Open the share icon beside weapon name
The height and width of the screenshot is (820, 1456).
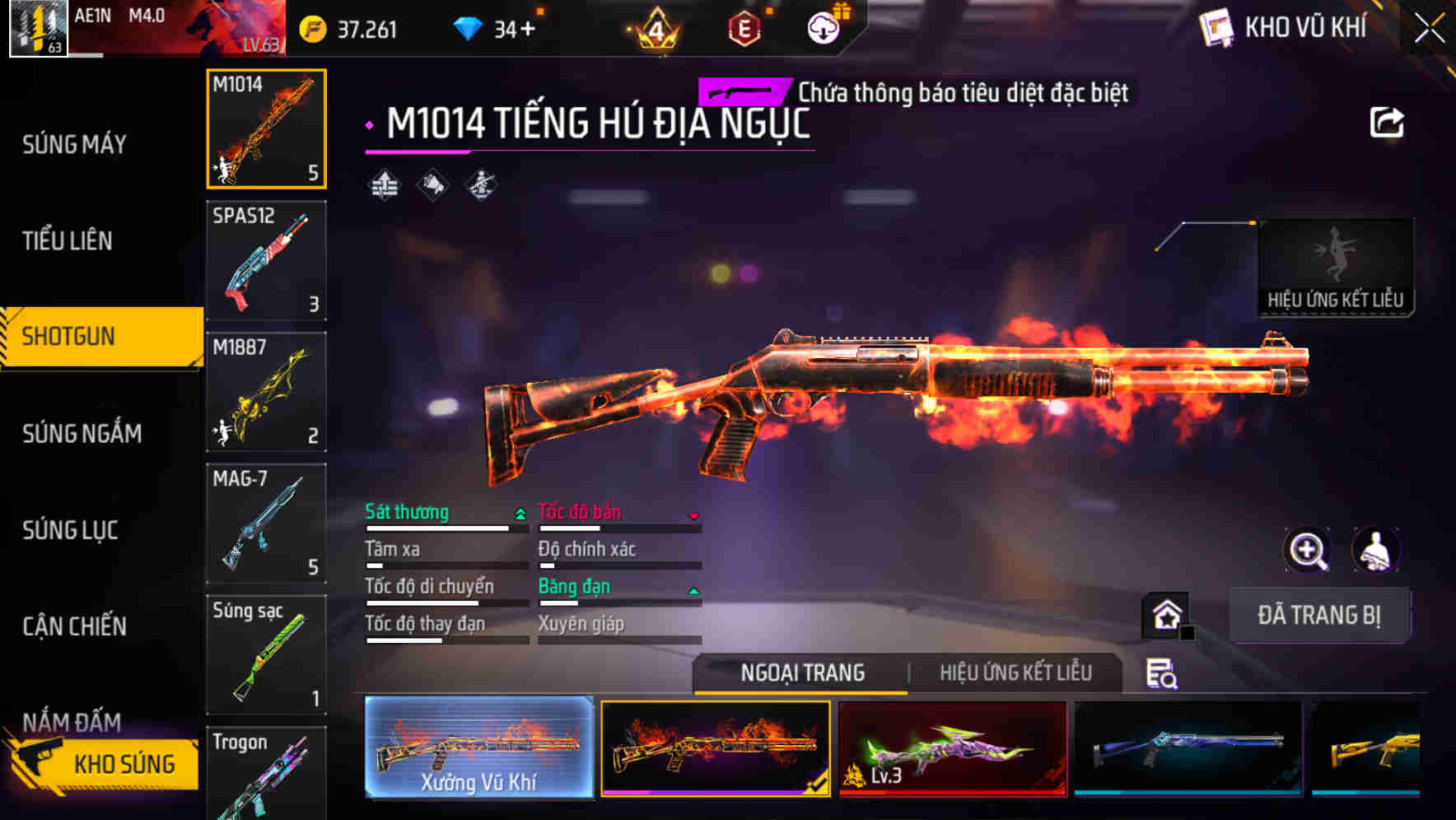[x=1388, y=122]
